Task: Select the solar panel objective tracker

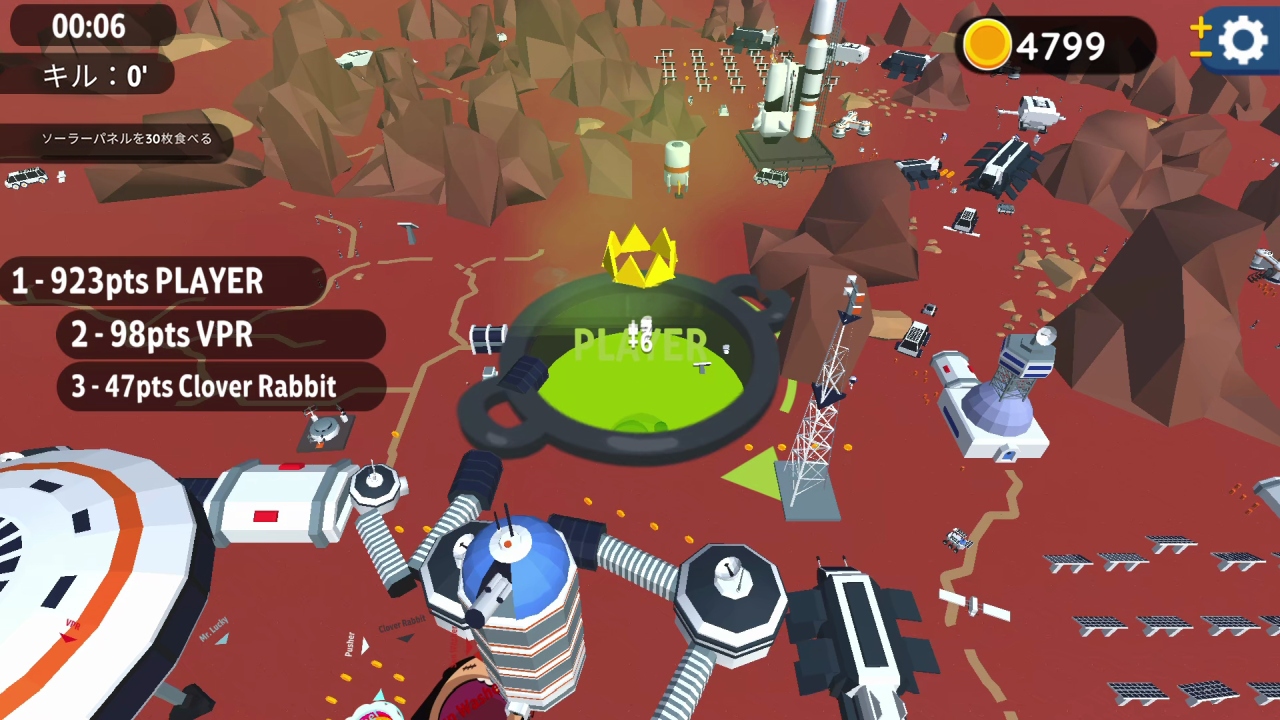Action: click(x=126, y=140)
